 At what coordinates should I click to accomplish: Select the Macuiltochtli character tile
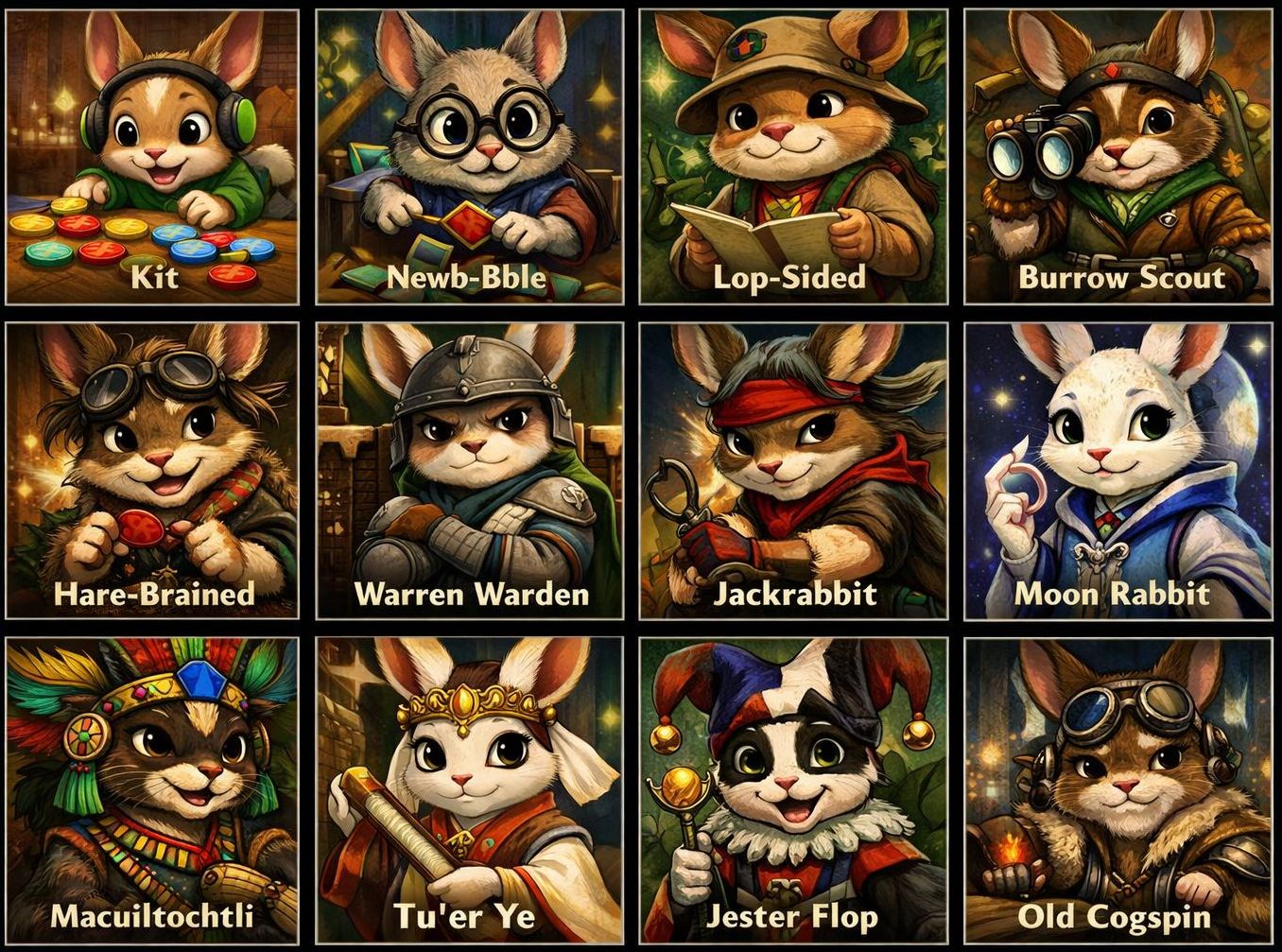153,789
